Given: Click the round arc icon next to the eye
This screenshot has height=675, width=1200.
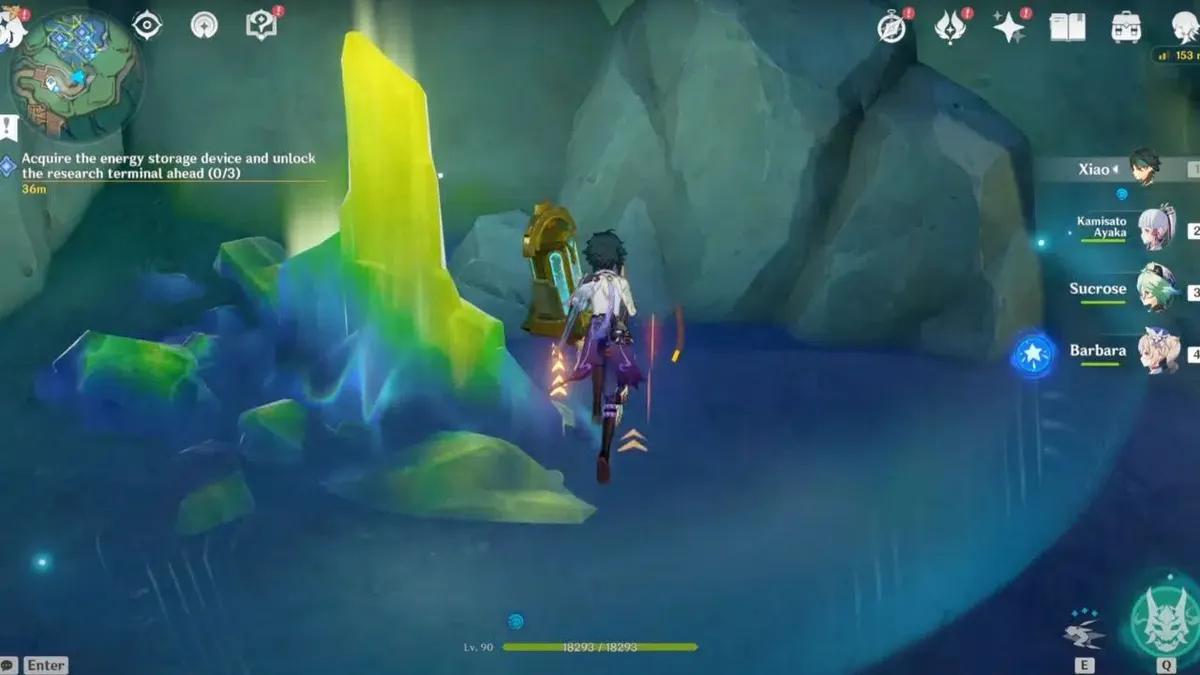Looking at the screenshot, I should point(204,25).
